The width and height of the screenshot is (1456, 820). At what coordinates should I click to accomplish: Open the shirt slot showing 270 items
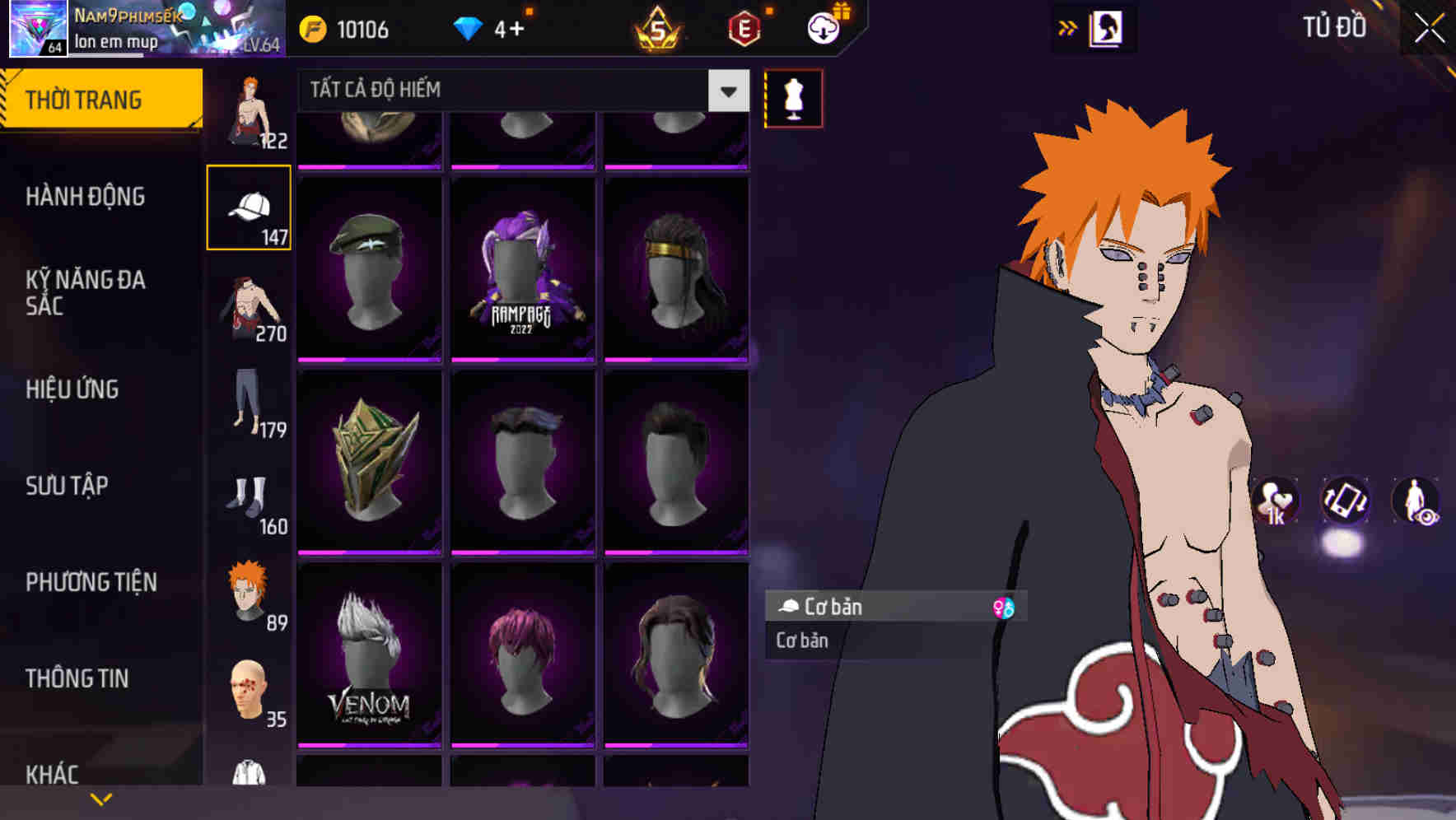click(250, 309)
